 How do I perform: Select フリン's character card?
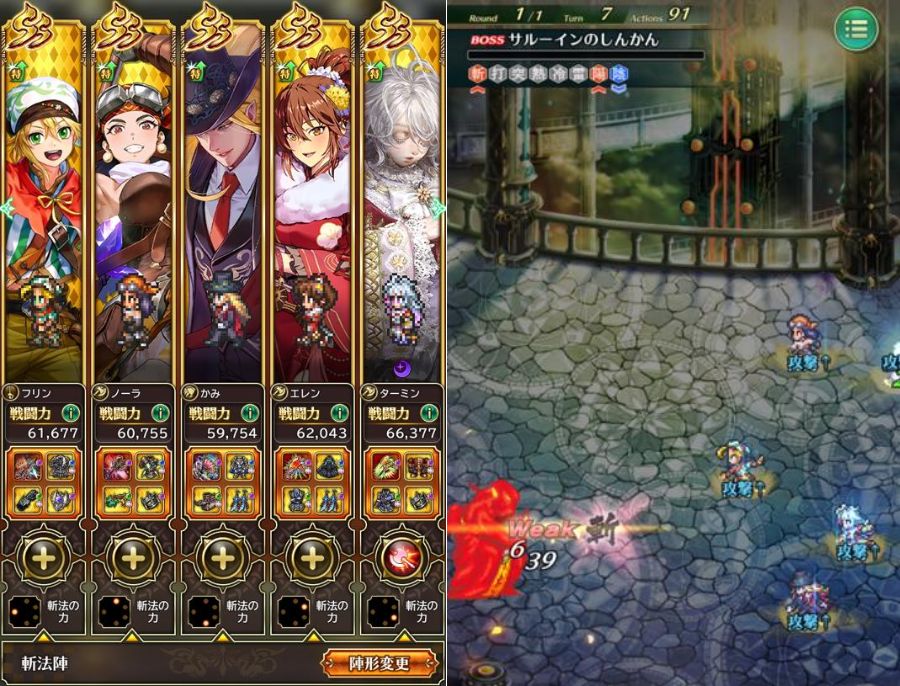pyautogui.click(x=45, y=200)
